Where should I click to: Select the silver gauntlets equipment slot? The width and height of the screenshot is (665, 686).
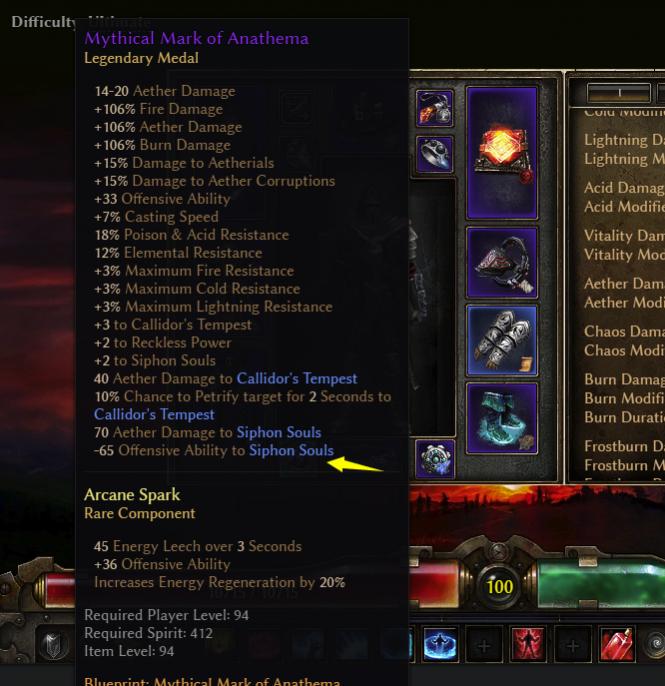click(x=502, y=341)
